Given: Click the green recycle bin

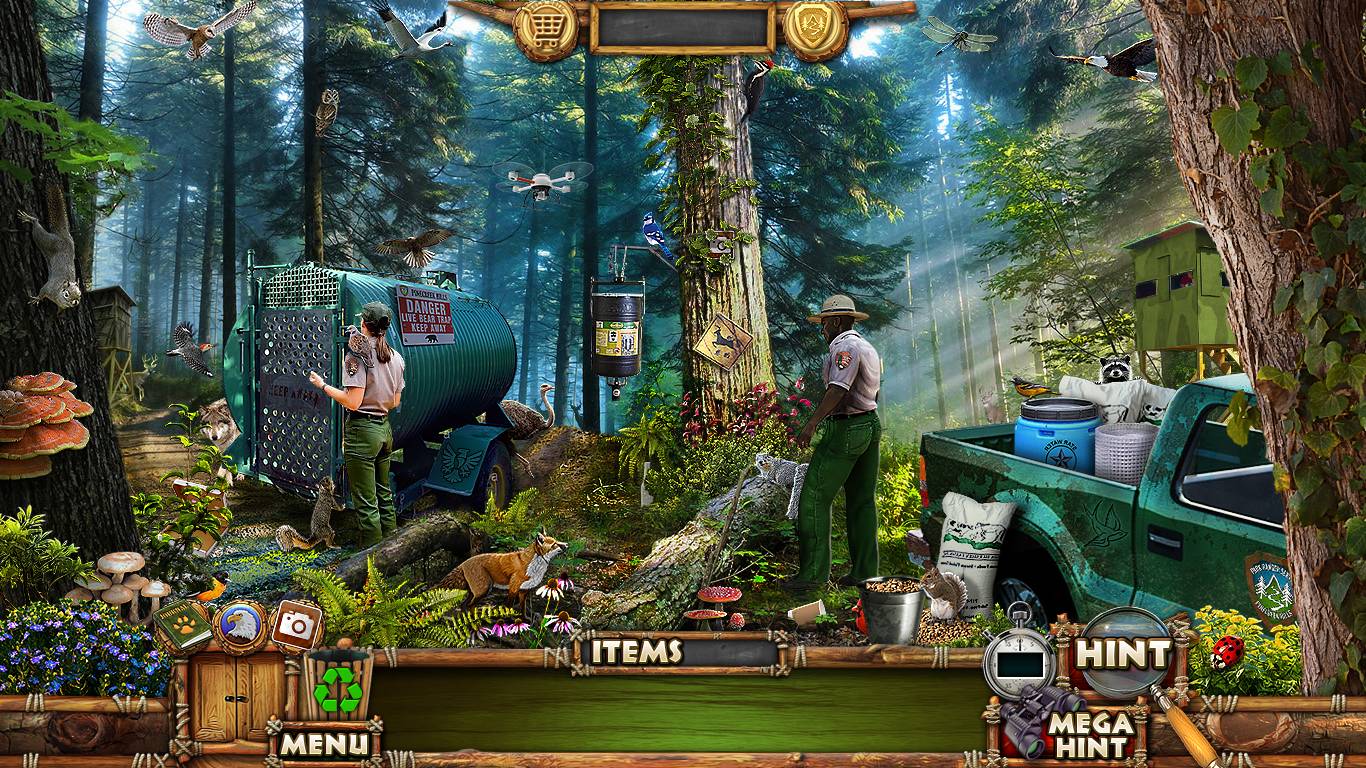Looking at the screenshot, I should tap(338, 687).
